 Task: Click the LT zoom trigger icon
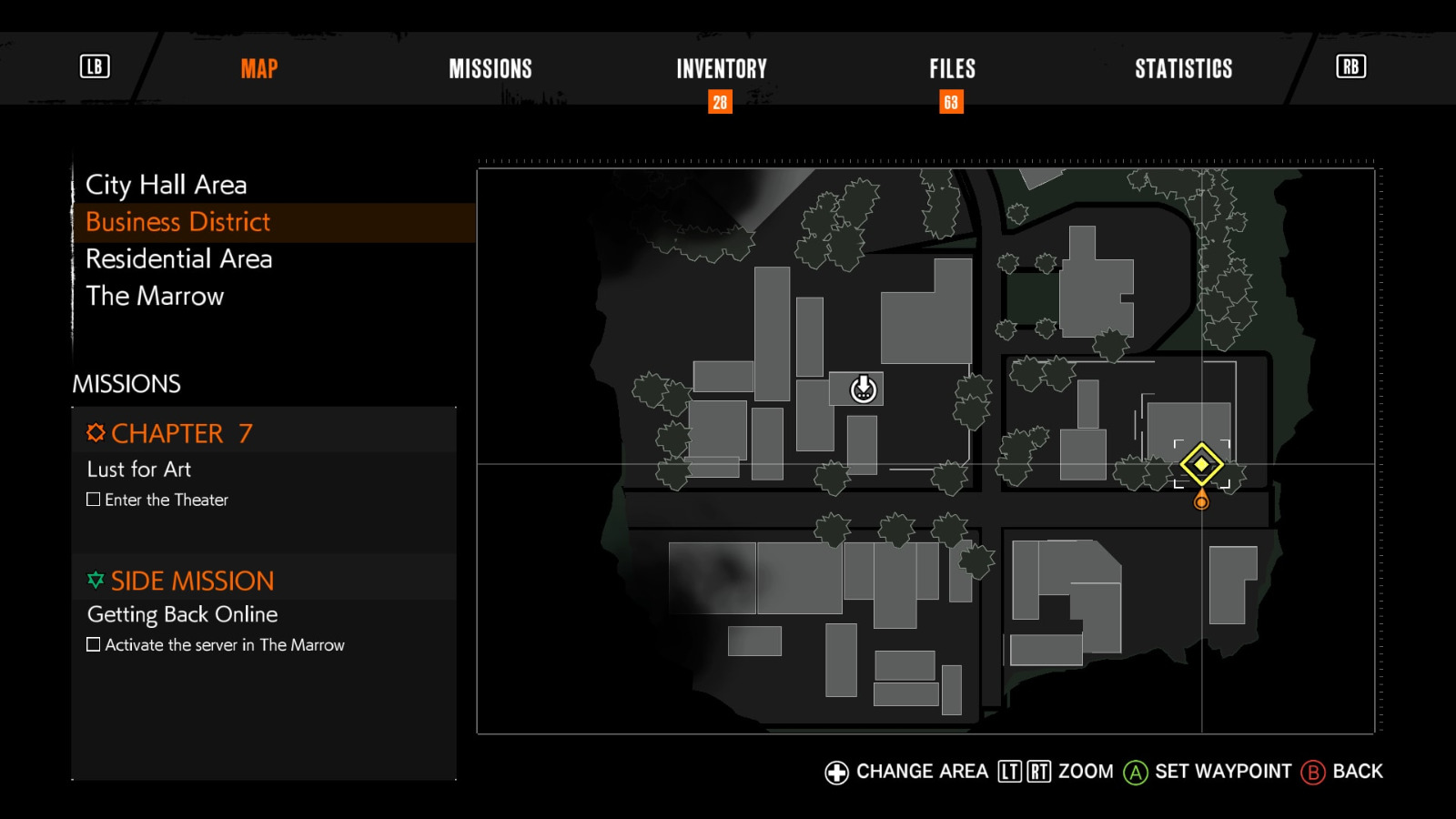[1008, 771]
